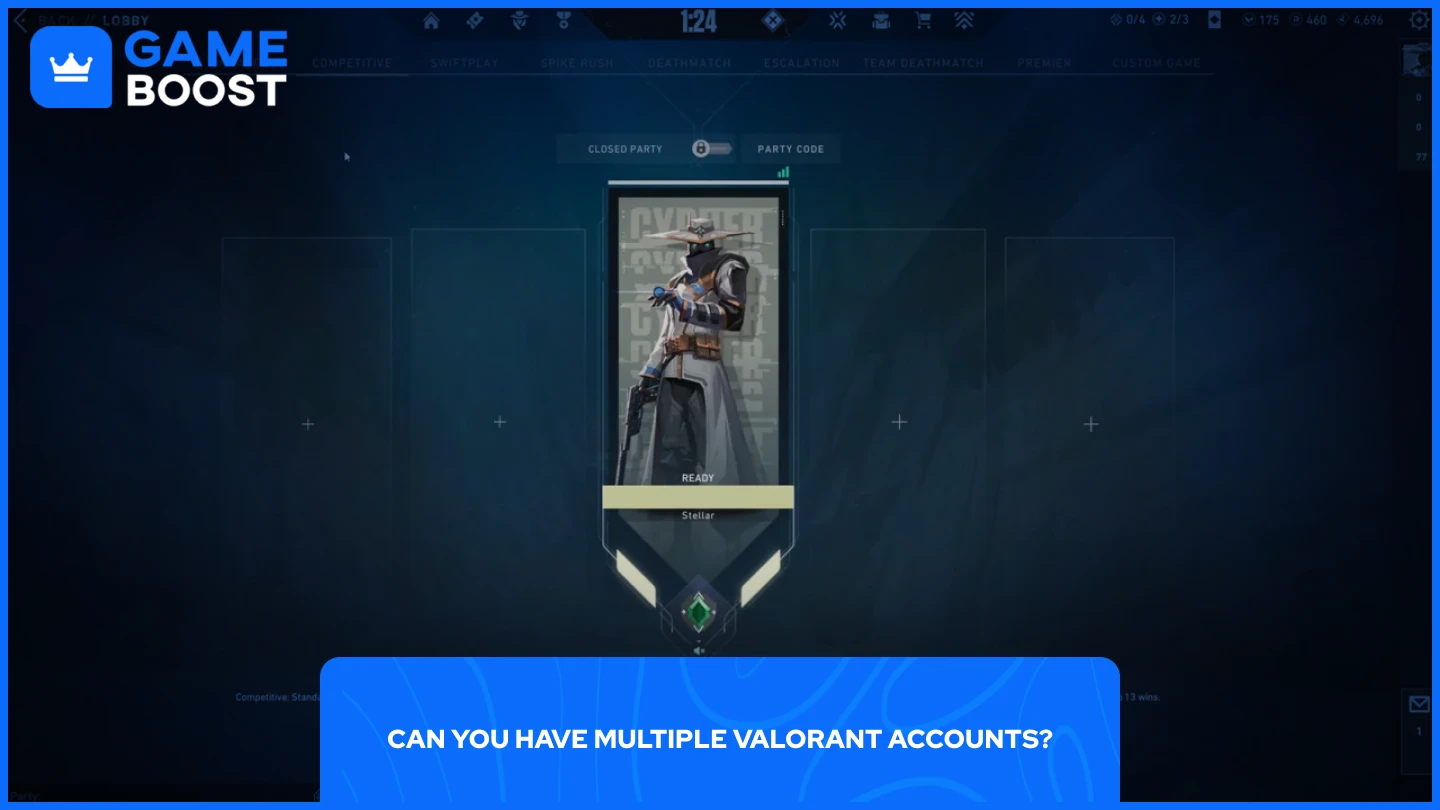This screenshot has height=810, width=1440.
Task: Click the Party Code button
Action: pos(791,148)
